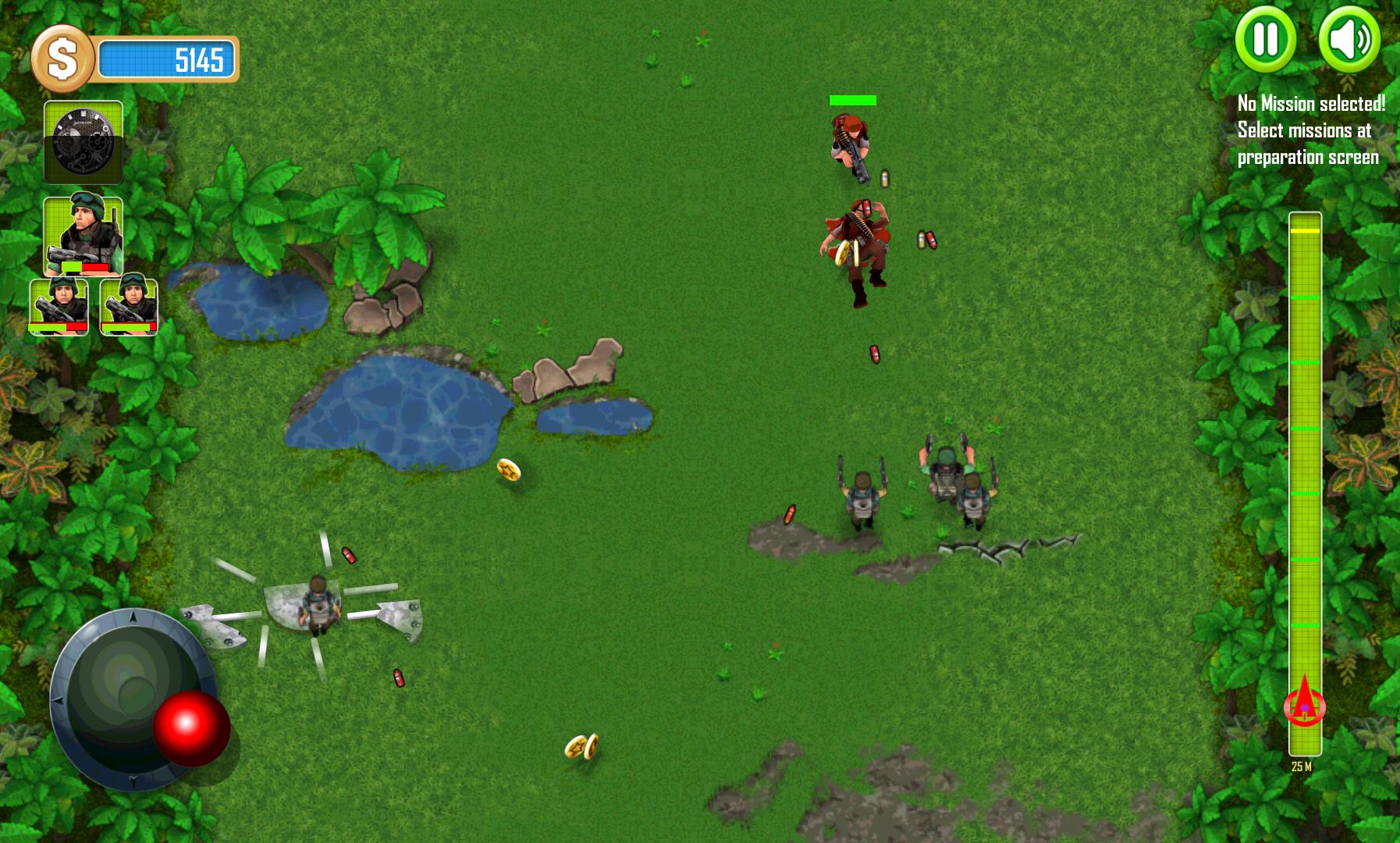Click the gold dollar coin icon
The width and height of the screenshot is (1400, 843).
pos(61,55)
